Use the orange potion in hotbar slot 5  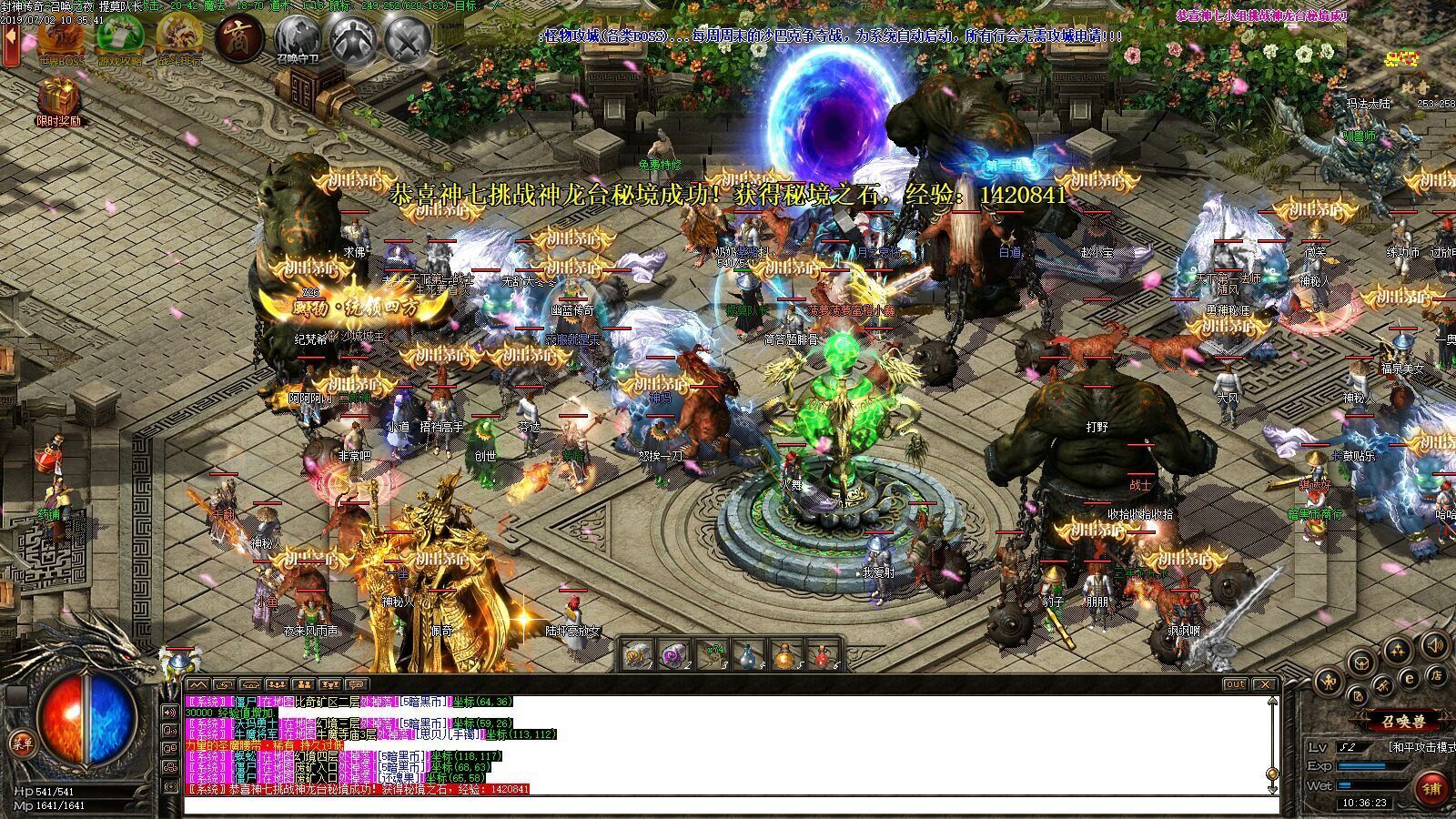point(784,655)
